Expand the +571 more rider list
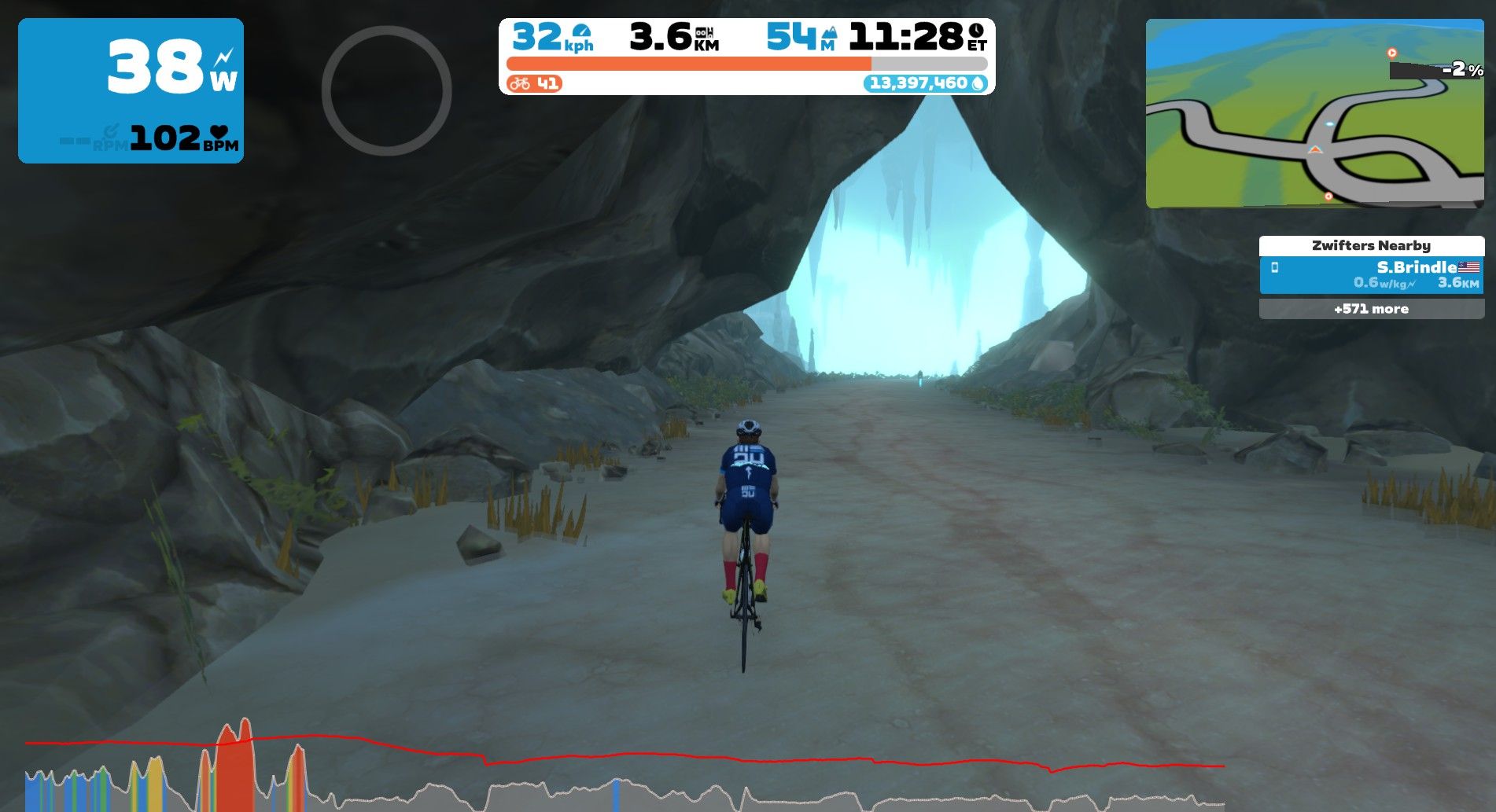Screen dimensions: 1496x812 point(1372,309)
